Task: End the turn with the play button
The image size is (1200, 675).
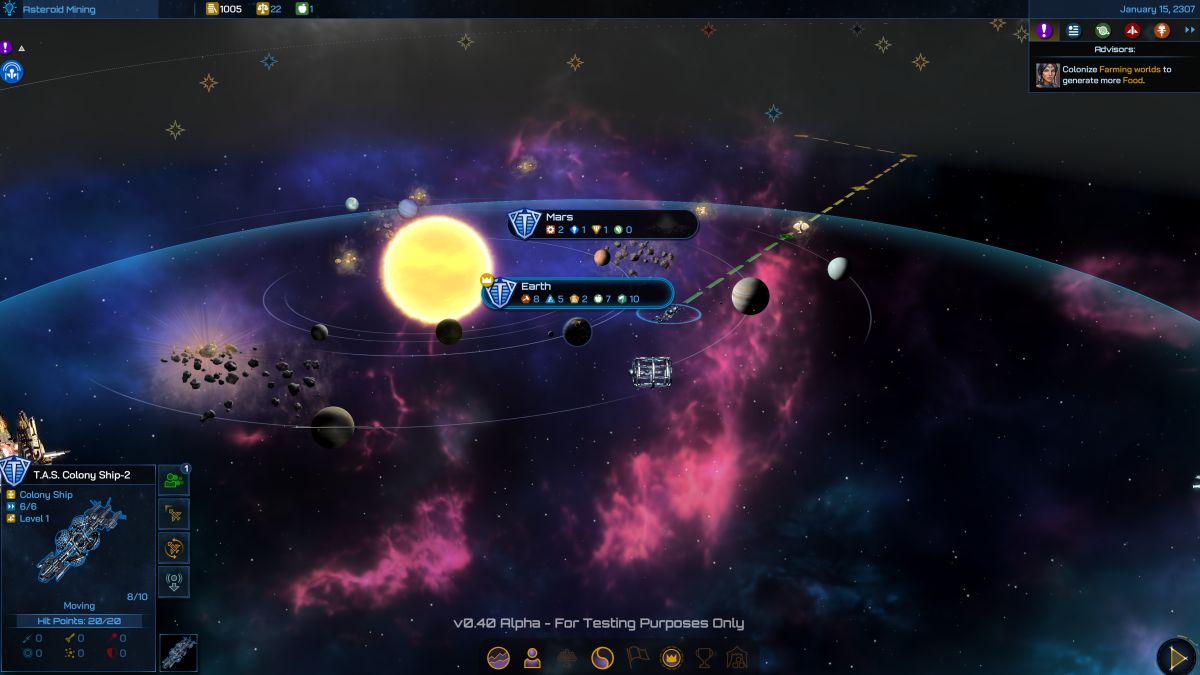Action: point(1176,657)
